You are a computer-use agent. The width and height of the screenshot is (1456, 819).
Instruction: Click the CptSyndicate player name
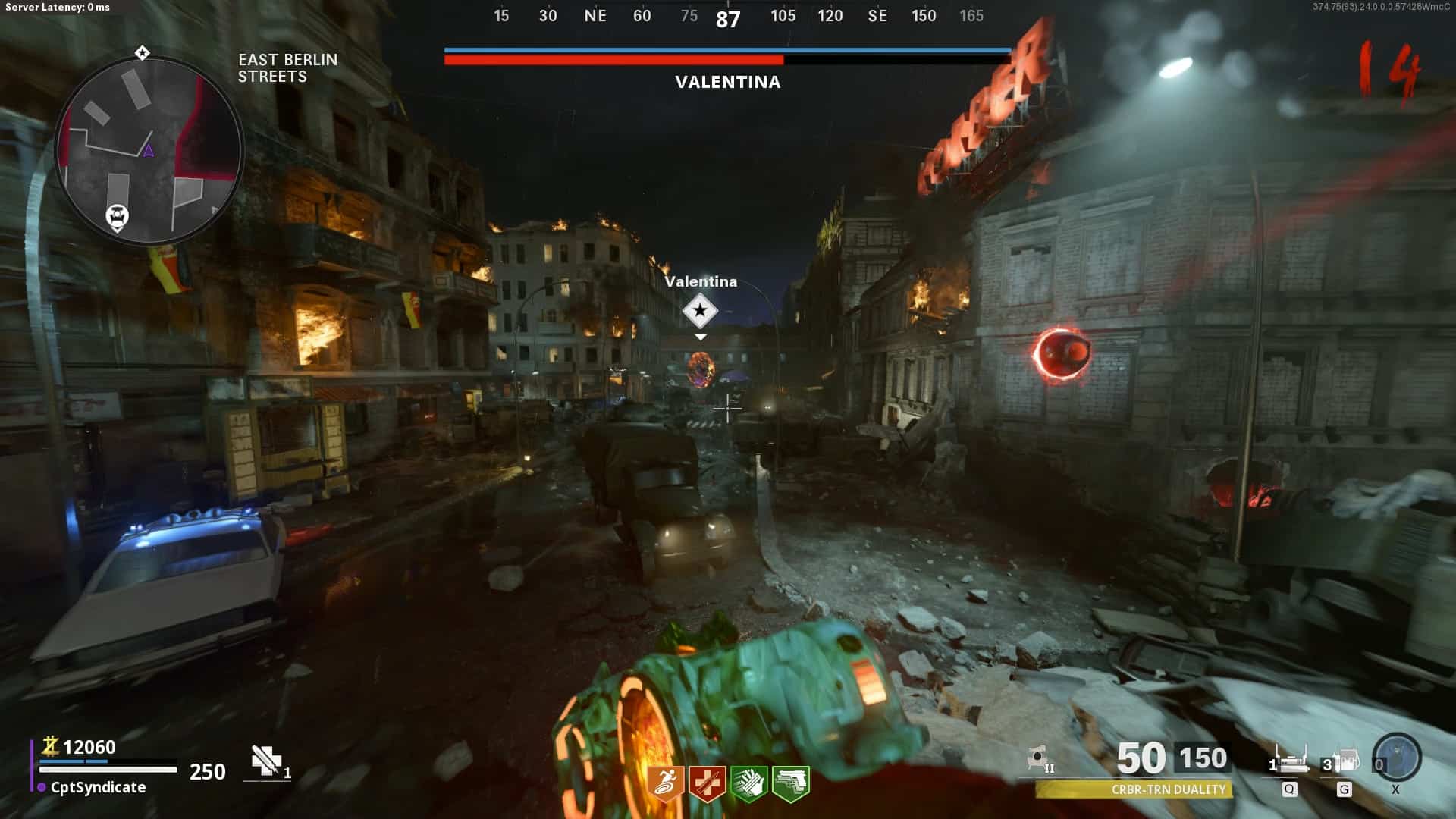coord(98,787)
